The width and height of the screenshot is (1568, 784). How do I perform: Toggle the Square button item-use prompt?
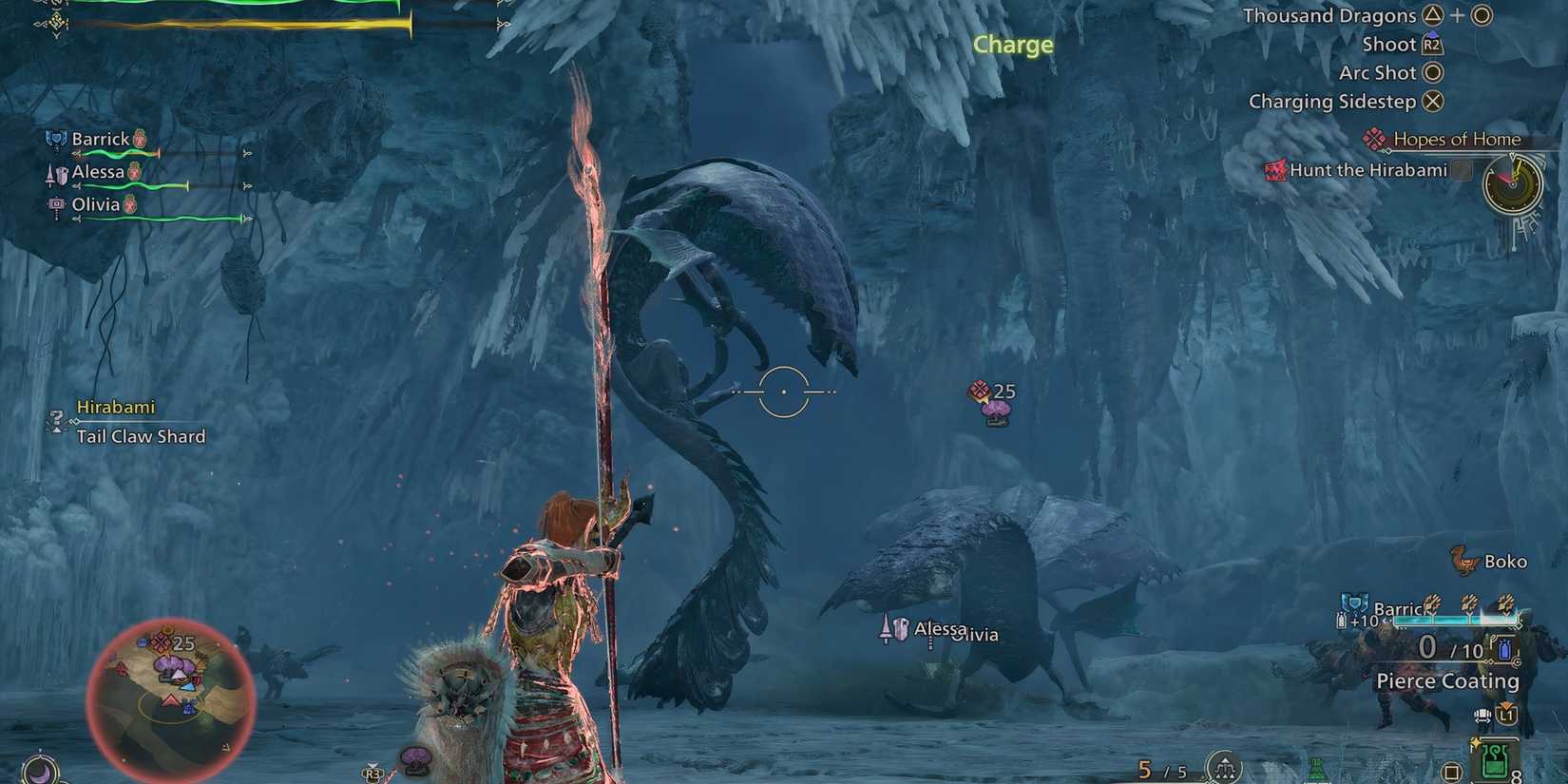(1450, 770)
